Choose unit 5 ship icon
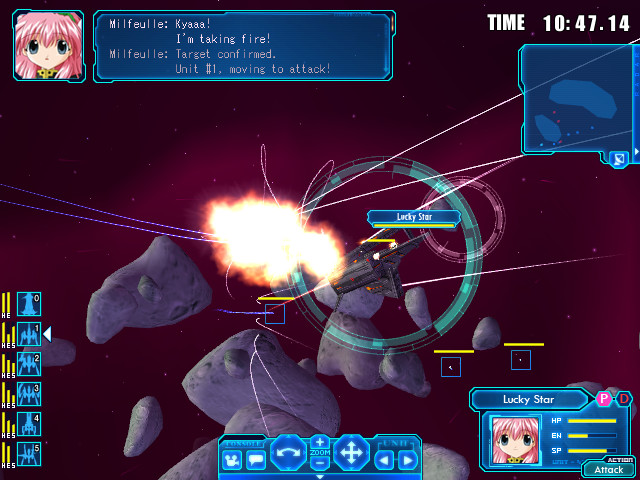This screenshot has height=480, width=640. [x=29, y=454]
